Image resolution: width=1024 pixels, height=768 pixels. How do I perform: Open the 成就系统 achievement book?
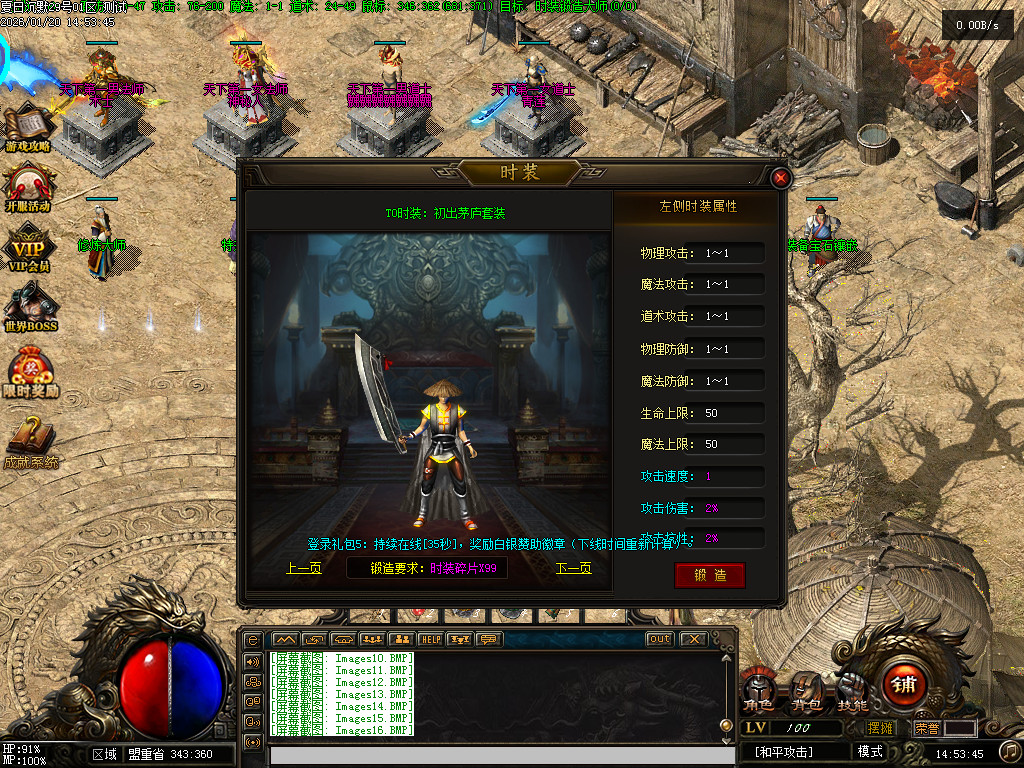point(30,442)
